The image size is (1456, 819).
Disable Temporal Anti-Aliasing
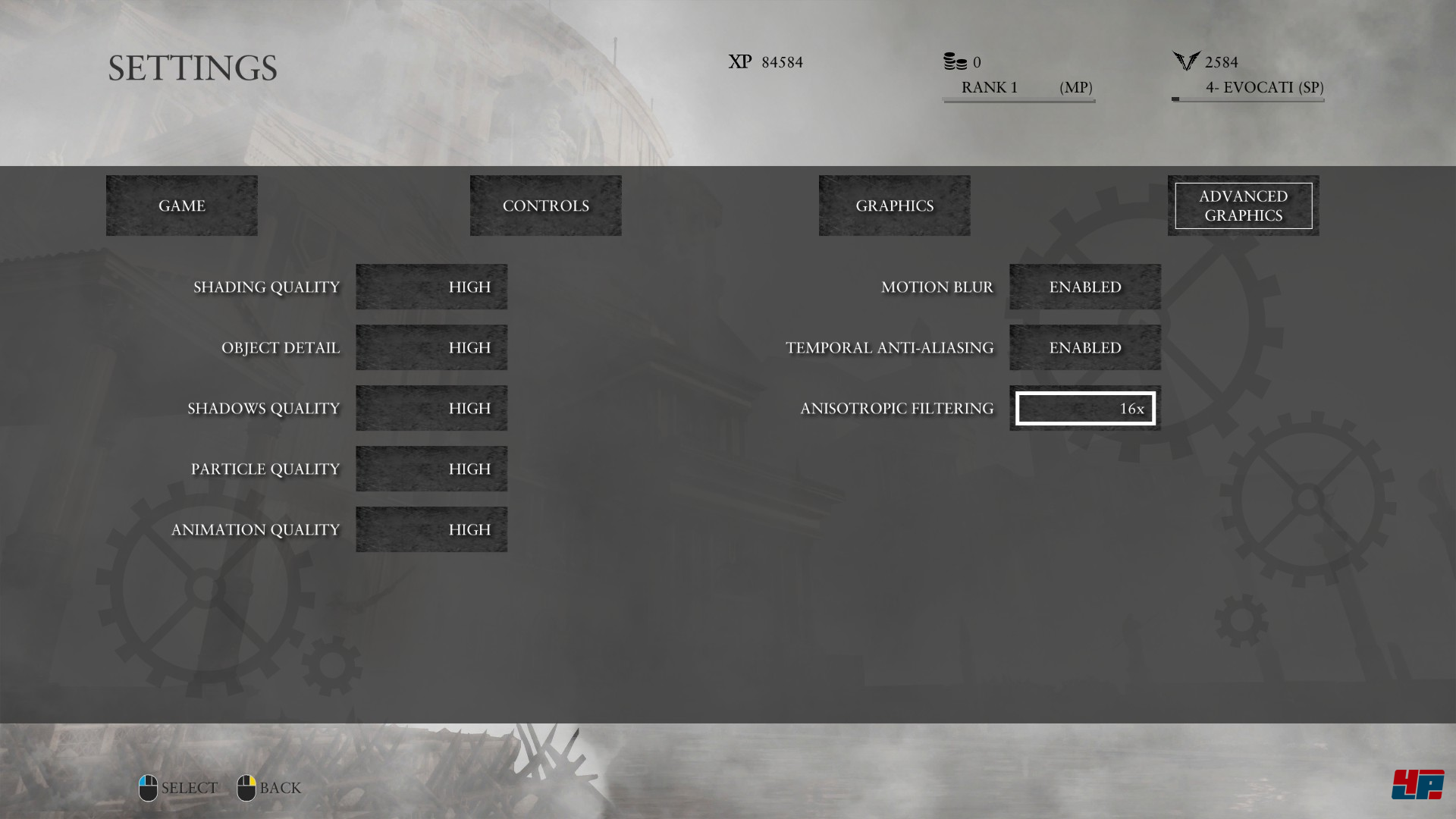pyautogui.click(x=1084, y=347)
